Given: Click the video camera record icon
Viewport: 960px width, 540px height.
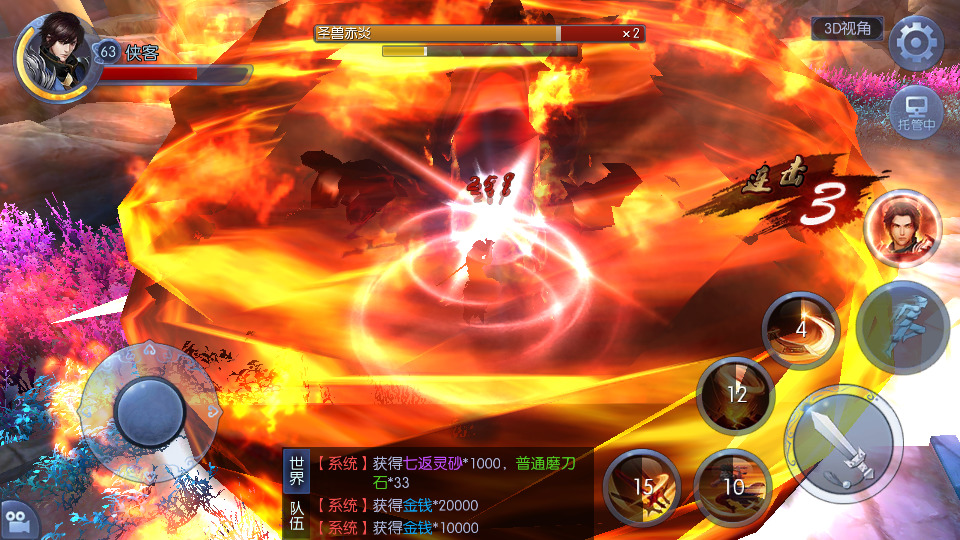Looking at the screenshot, I should pos(19,519).
